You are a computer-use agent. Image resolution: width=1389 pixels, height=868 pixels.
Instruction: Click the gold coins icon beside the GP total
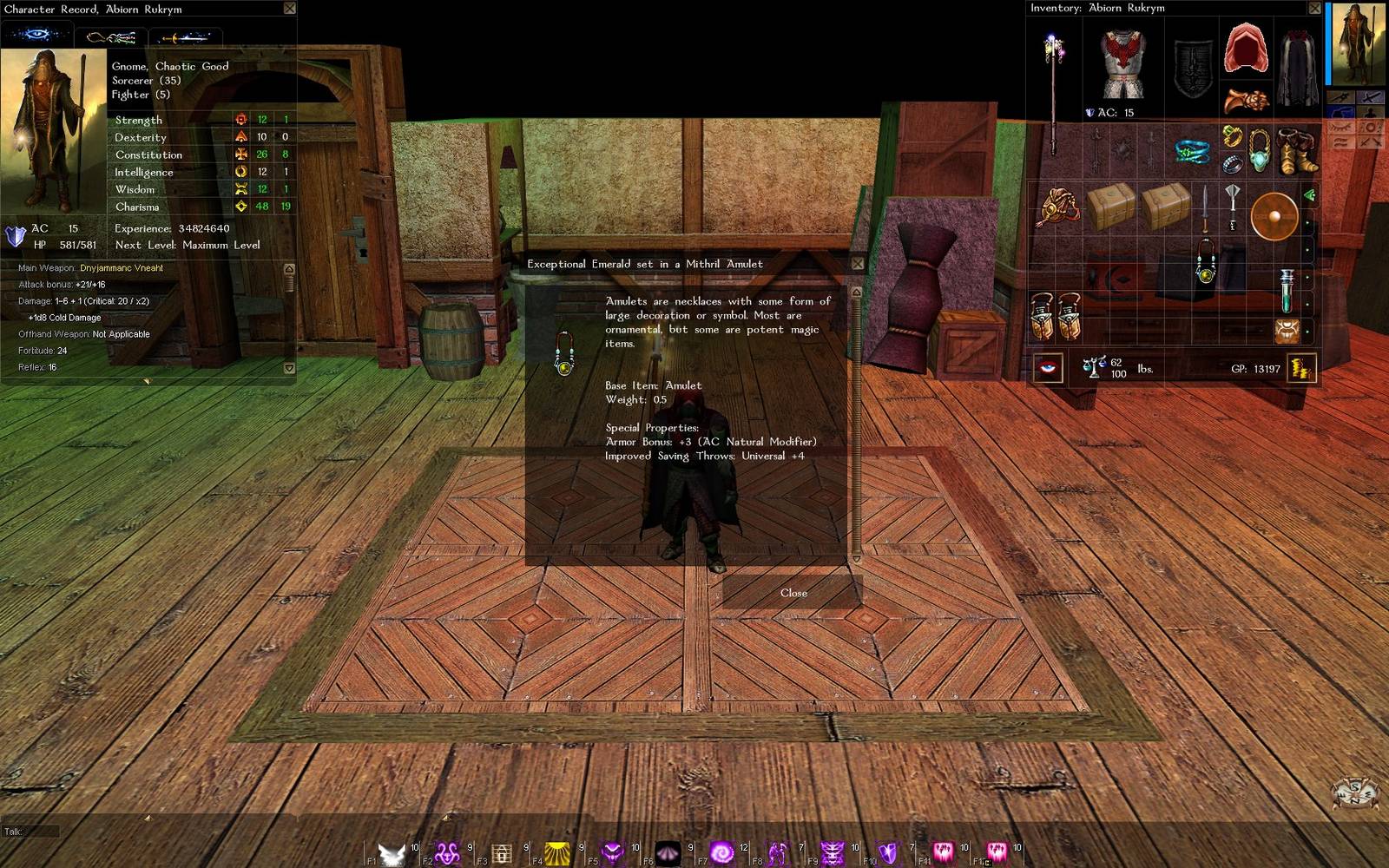[x=1302, y=368]
